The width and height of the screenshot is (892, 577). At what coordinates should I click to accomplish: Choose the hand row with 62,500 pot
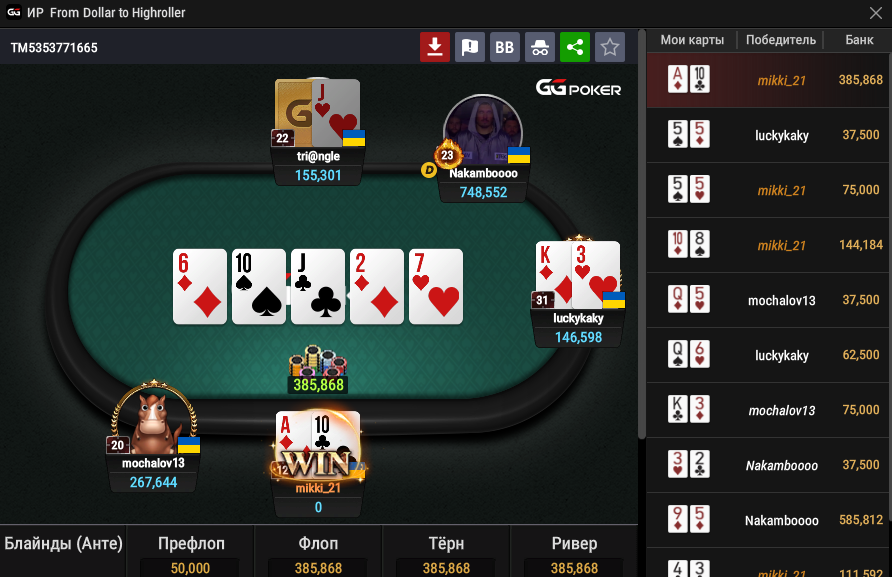(x=768, y=355)
